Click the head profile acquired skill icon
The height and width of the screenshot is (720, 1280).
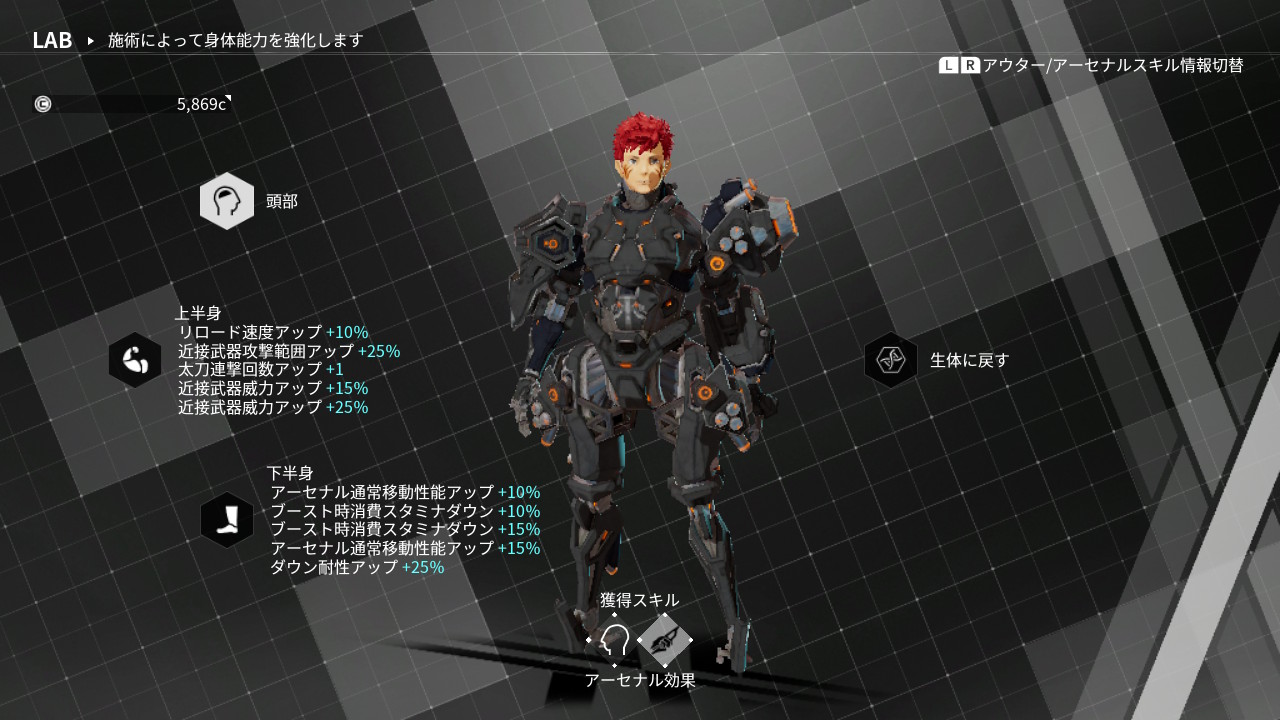point(614,640)
